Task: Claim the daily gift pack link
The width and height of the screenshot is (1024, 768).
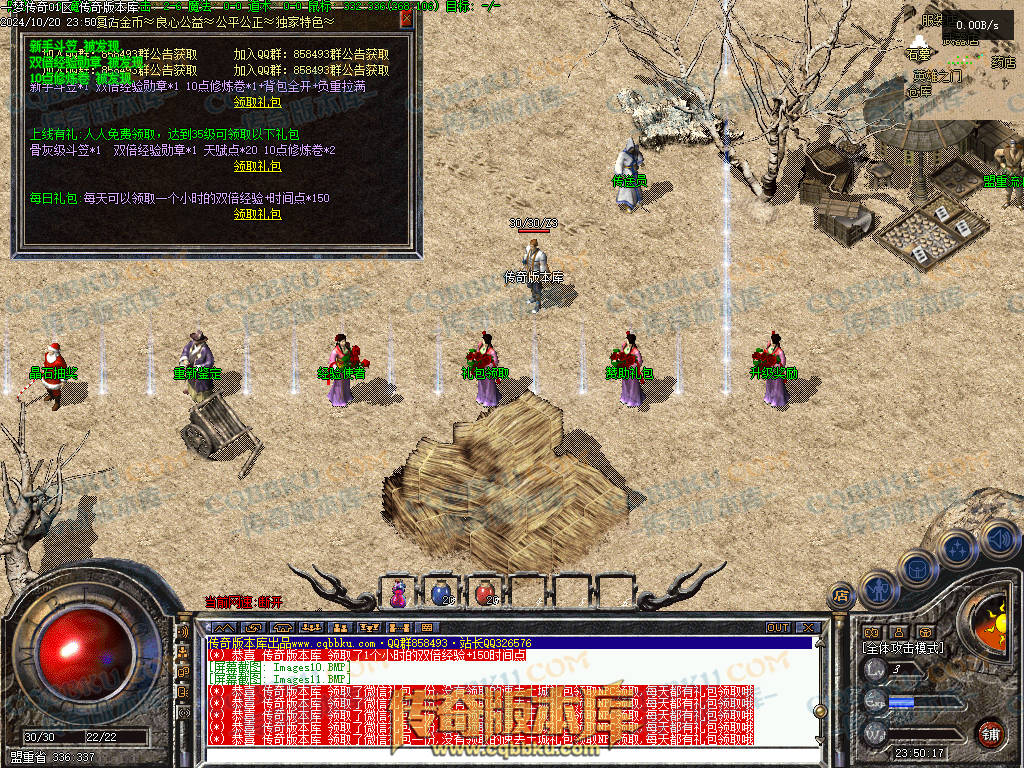Action: click(257, 214)
